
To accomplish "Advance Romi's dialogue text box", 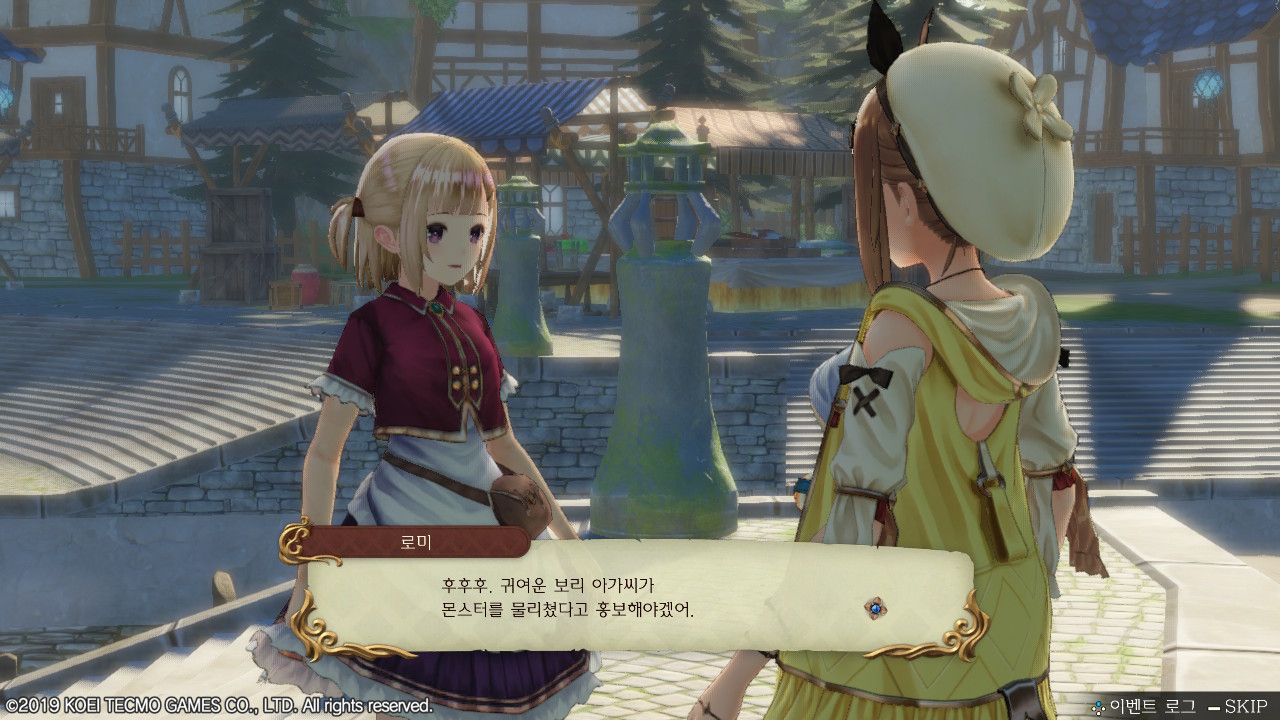I will [640, 597].
